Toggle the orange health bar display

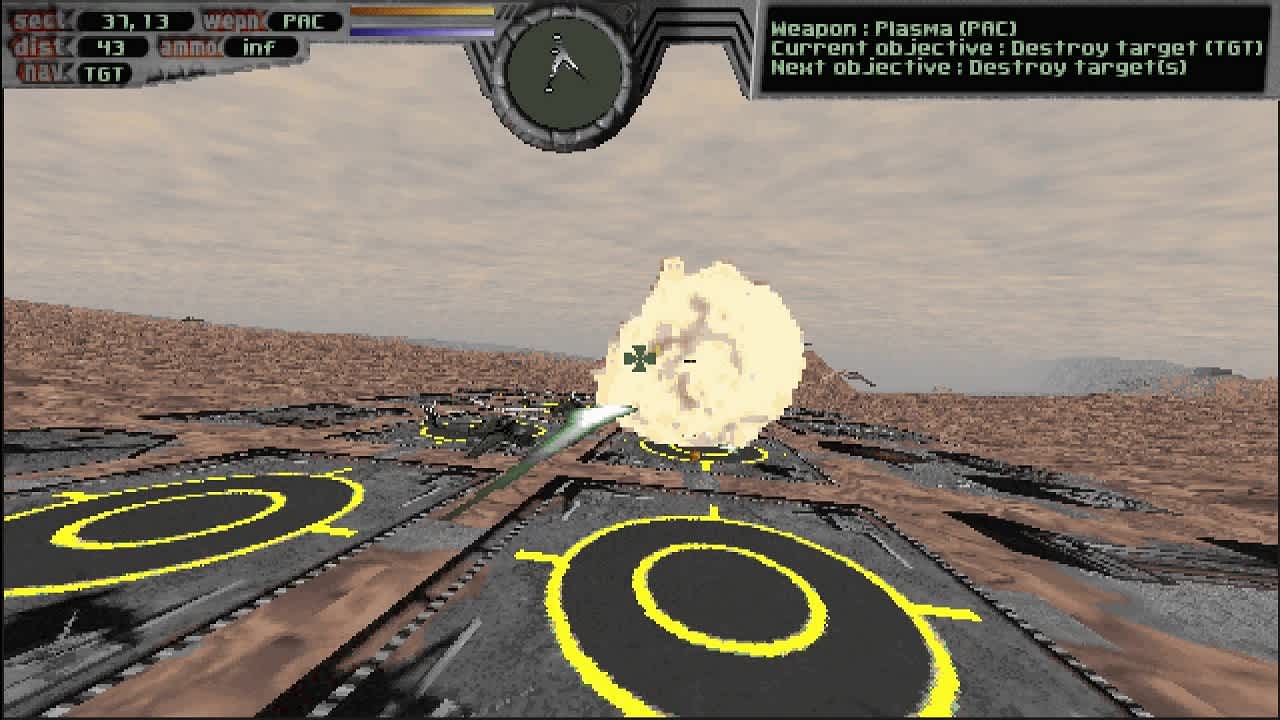(x=420, y=12)
